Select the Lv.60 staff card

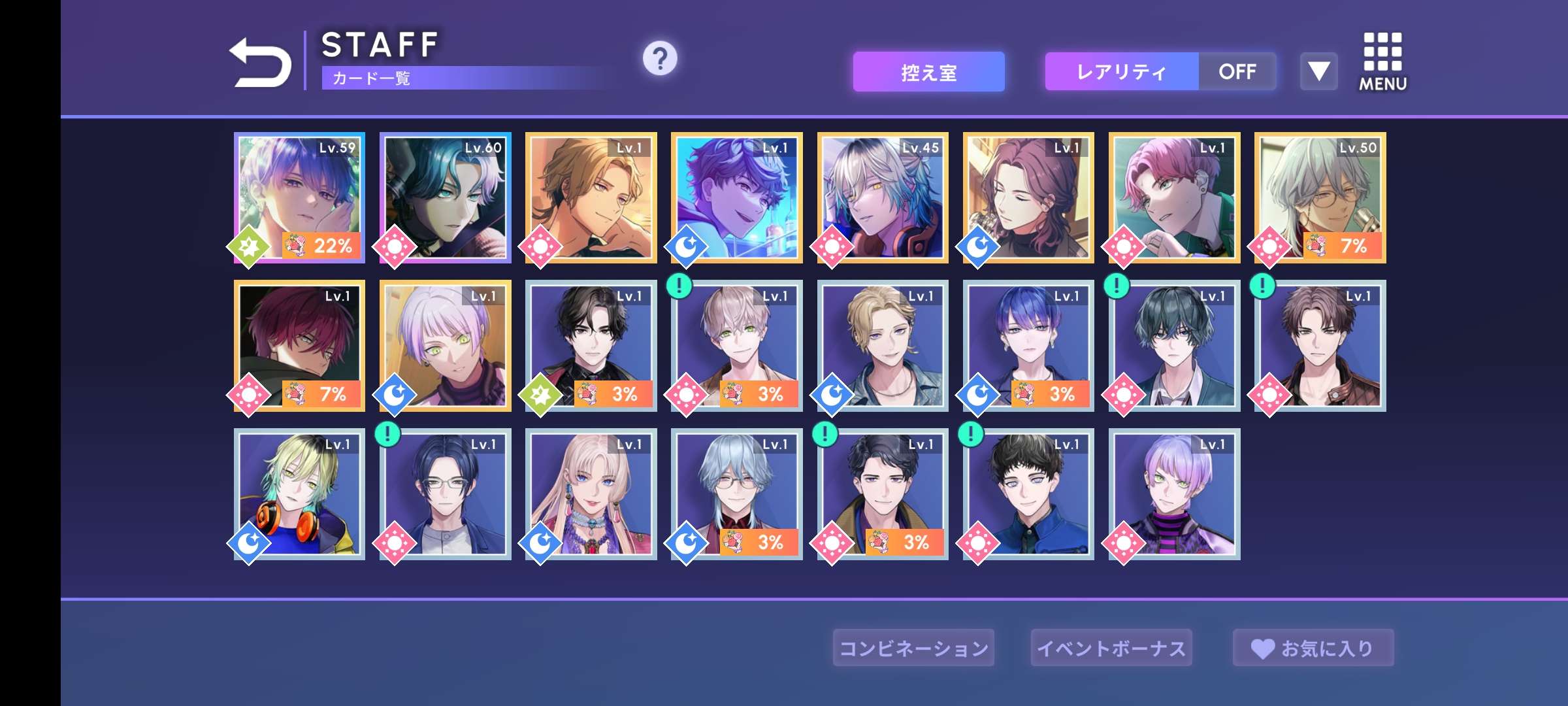[446, 197]
